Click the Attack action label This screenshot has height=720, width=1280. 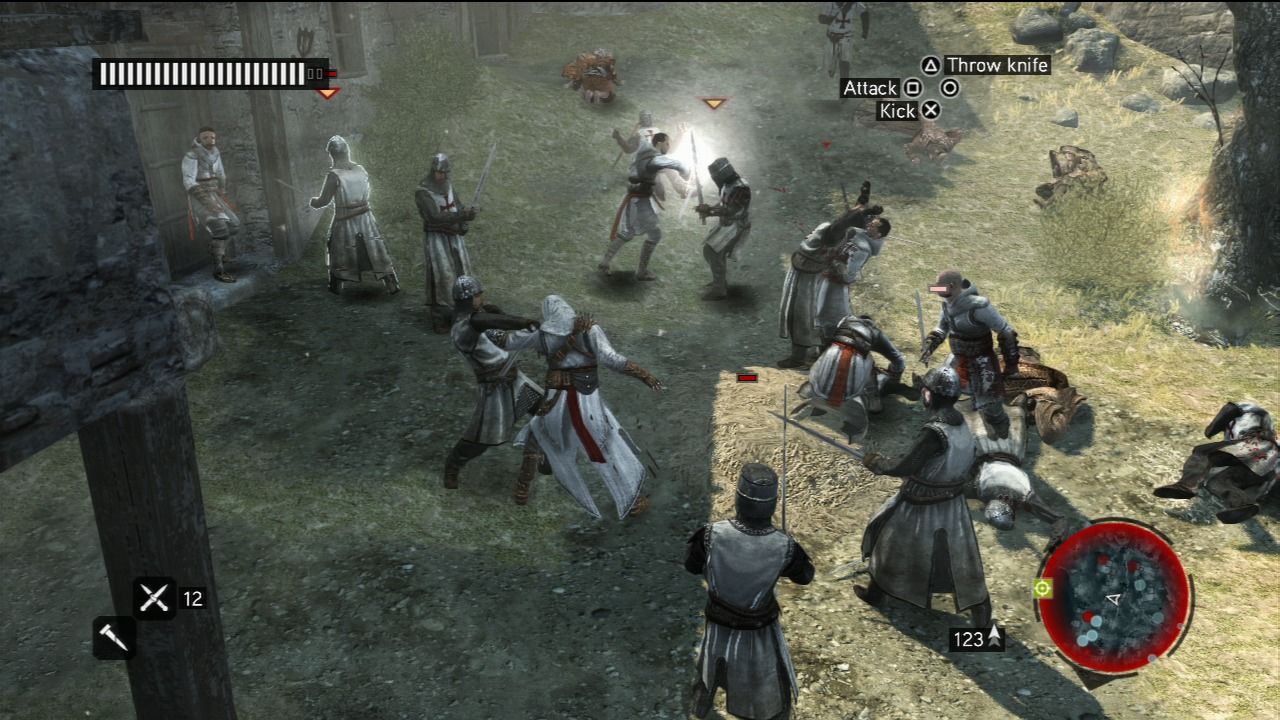869,88
